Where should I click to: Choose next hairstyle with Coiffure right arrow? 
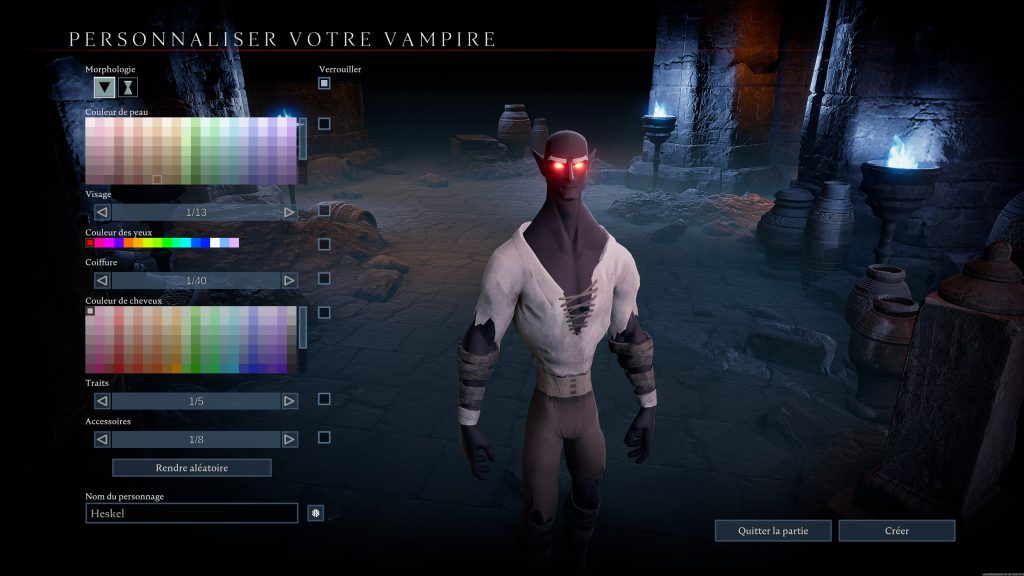(x=289, y=280)
